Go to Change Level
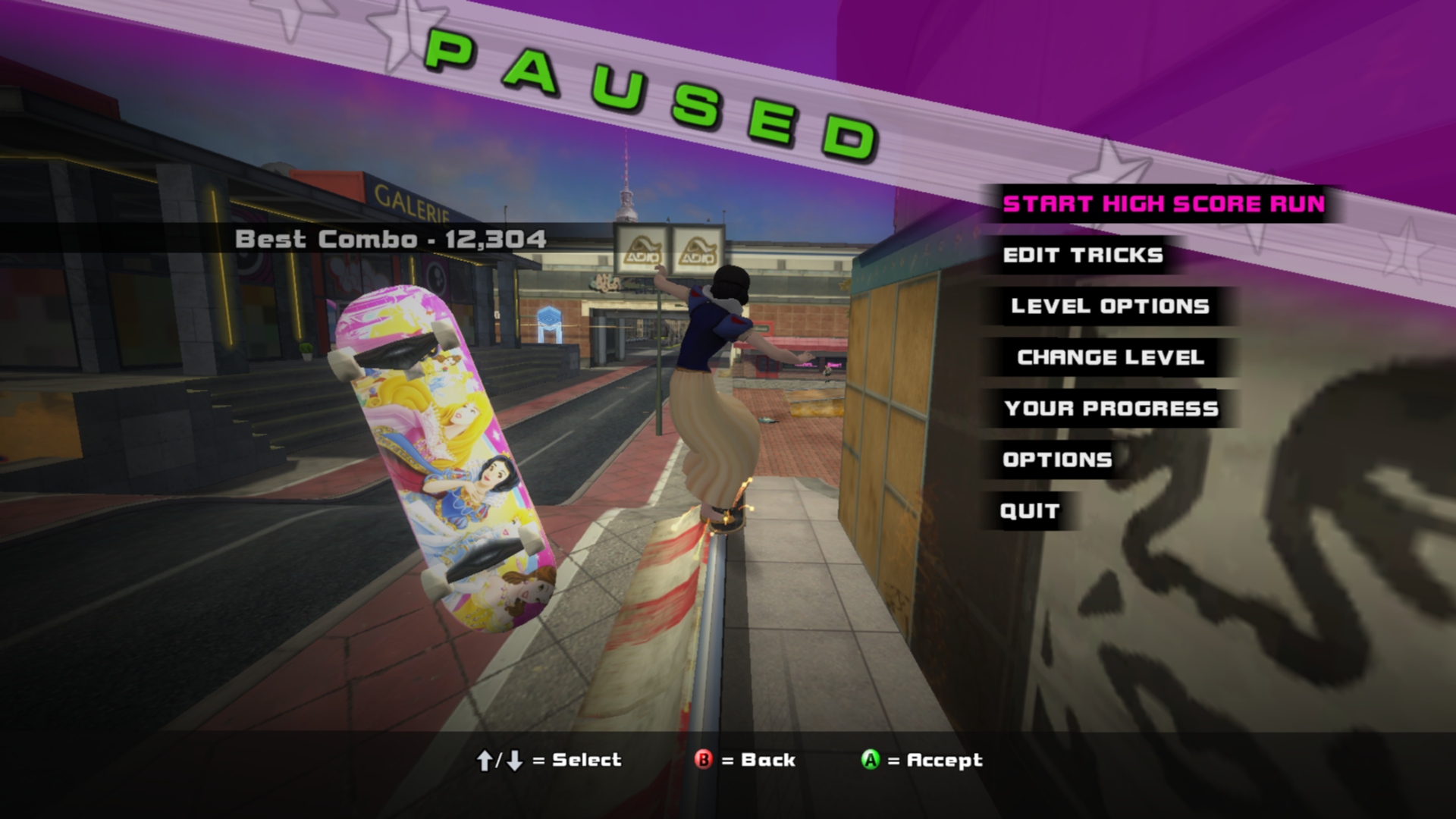 coord(1110,357)
